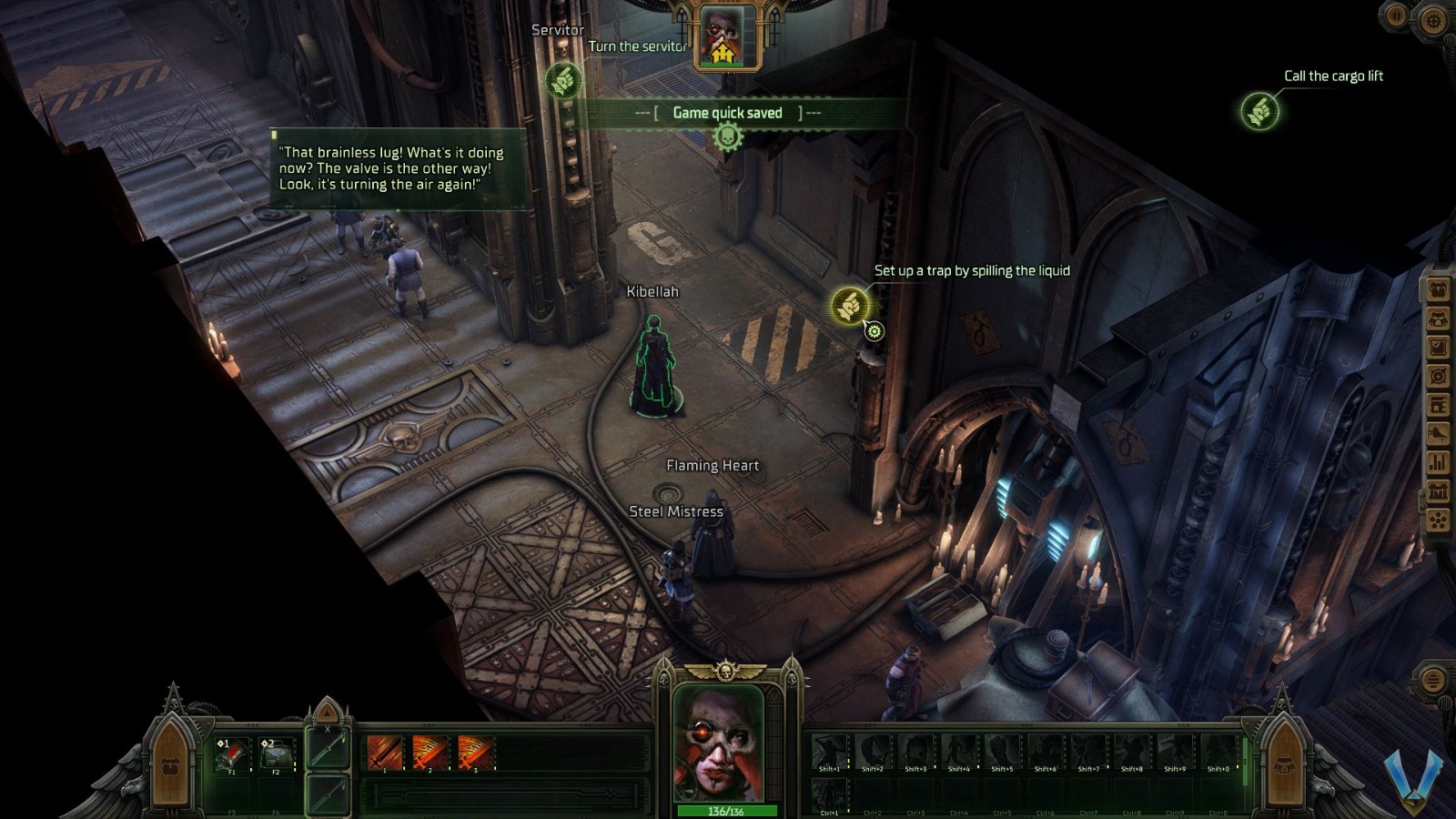Viewport: 1456px width, 819px height.
Task: Expand the weapon set panel with the arrow
Action: [326, 715]
